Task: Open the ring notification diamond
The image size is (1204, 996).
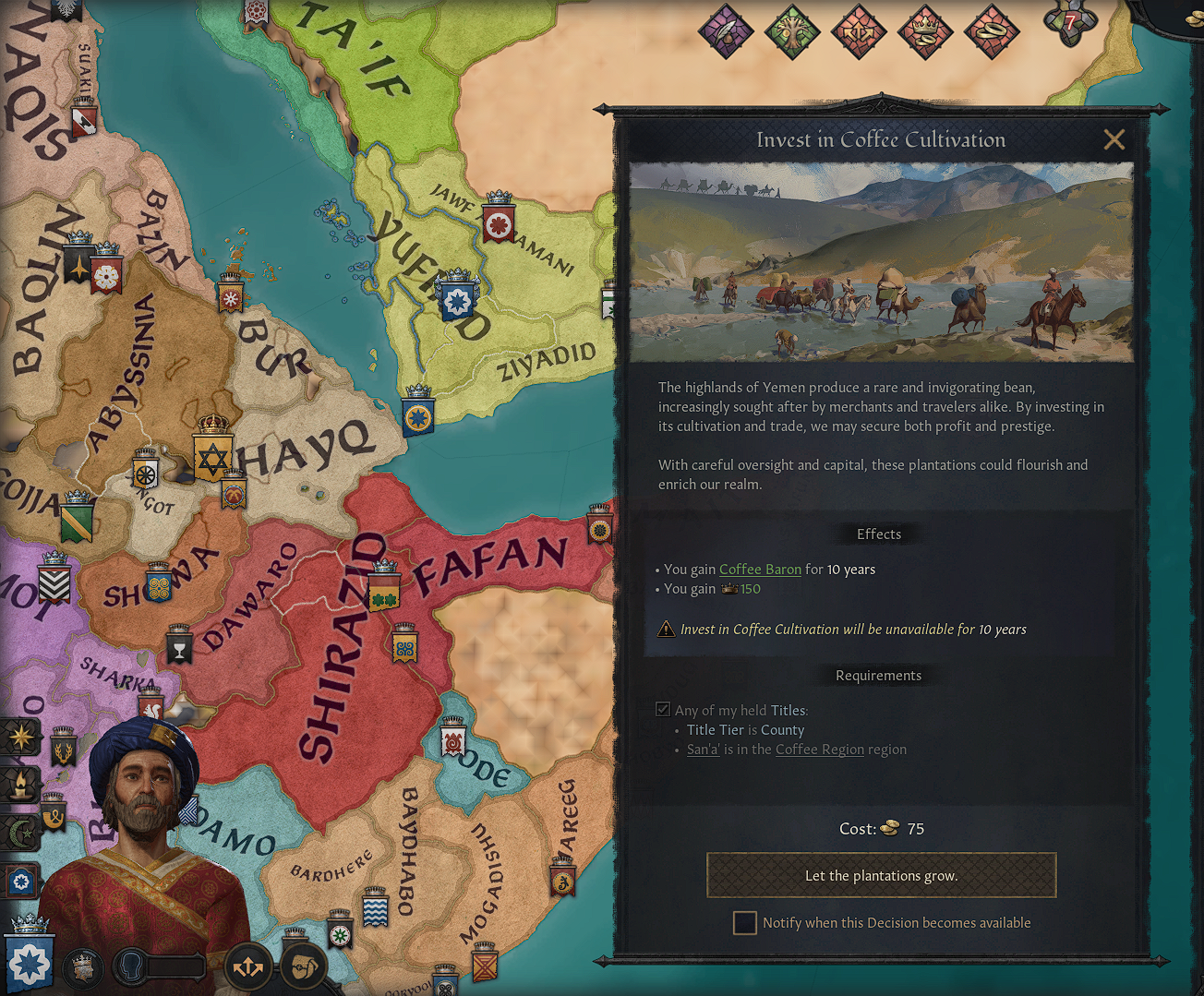Action: pos(992,30)
